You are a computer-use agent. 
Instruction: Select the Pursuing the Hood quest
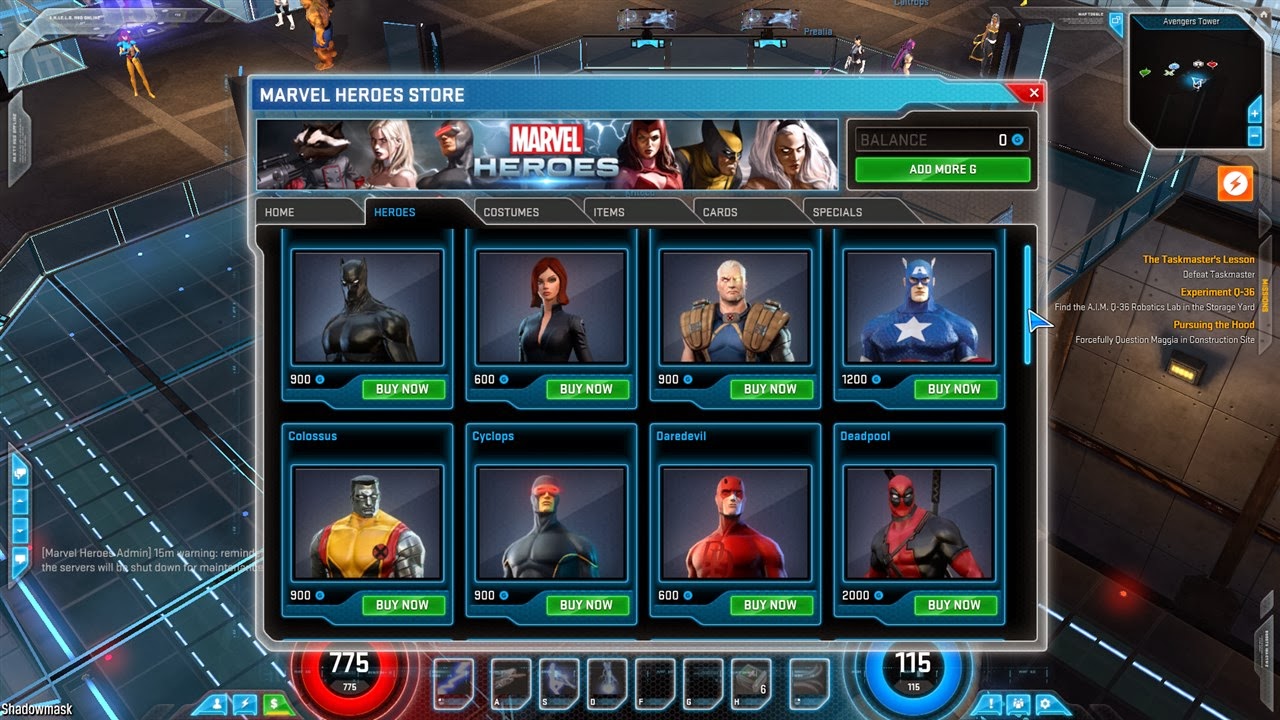click(1215, 324)
